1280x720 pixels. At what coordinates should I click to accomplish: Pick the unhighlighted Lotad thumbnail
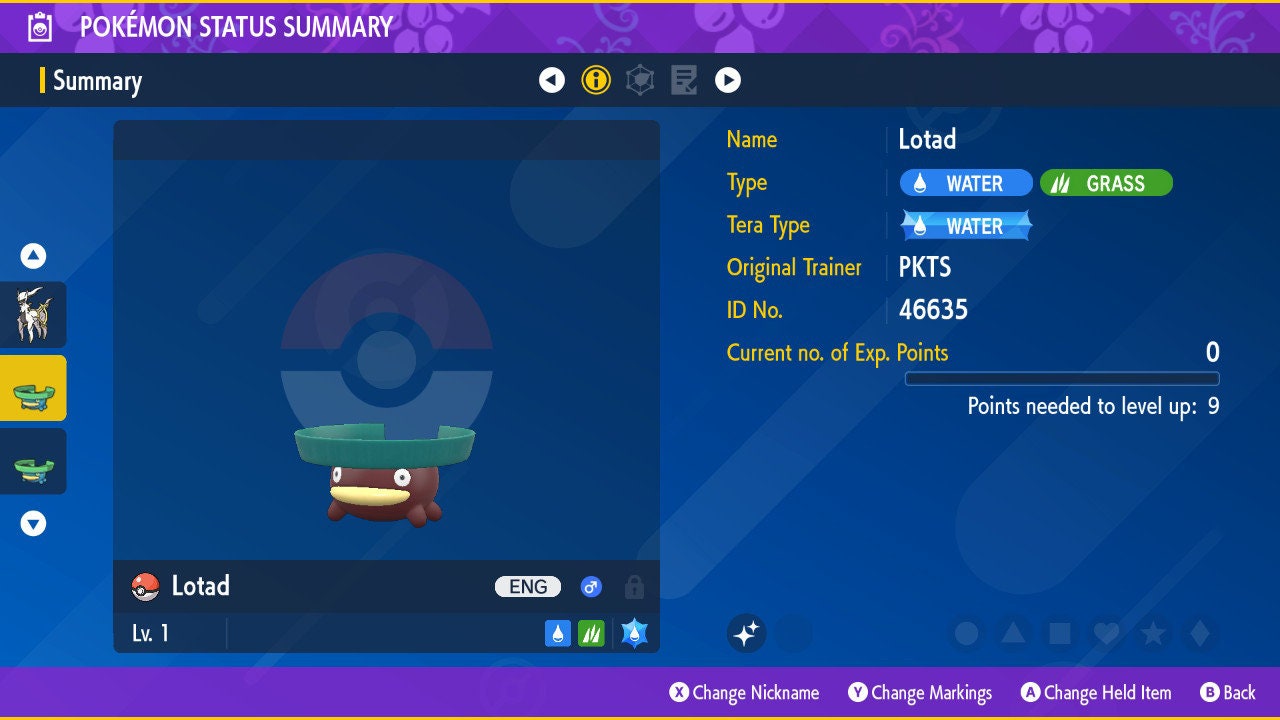pos(33,461)
